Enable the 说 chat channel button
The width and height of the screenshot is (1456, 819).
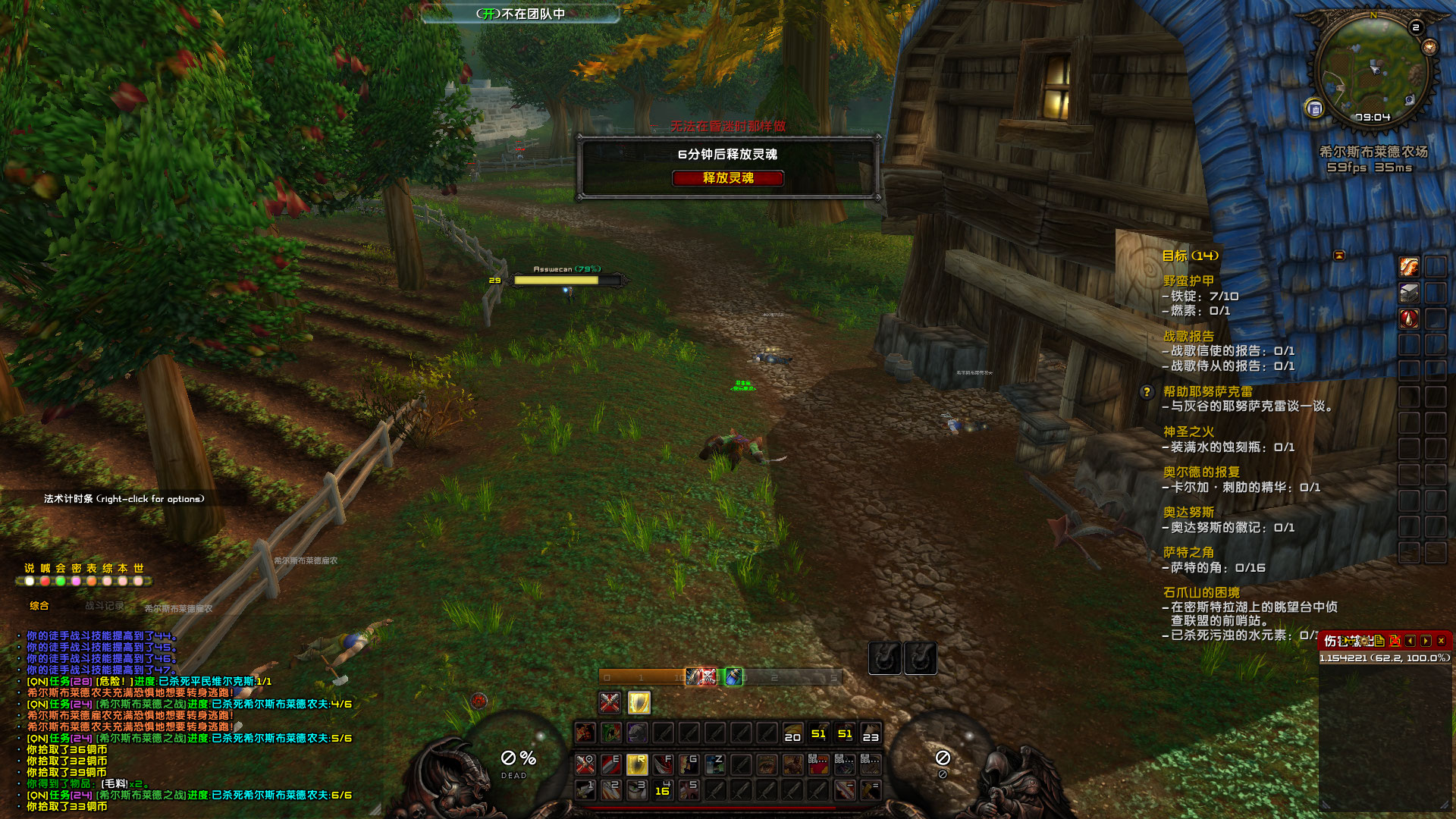click(30, 568)
